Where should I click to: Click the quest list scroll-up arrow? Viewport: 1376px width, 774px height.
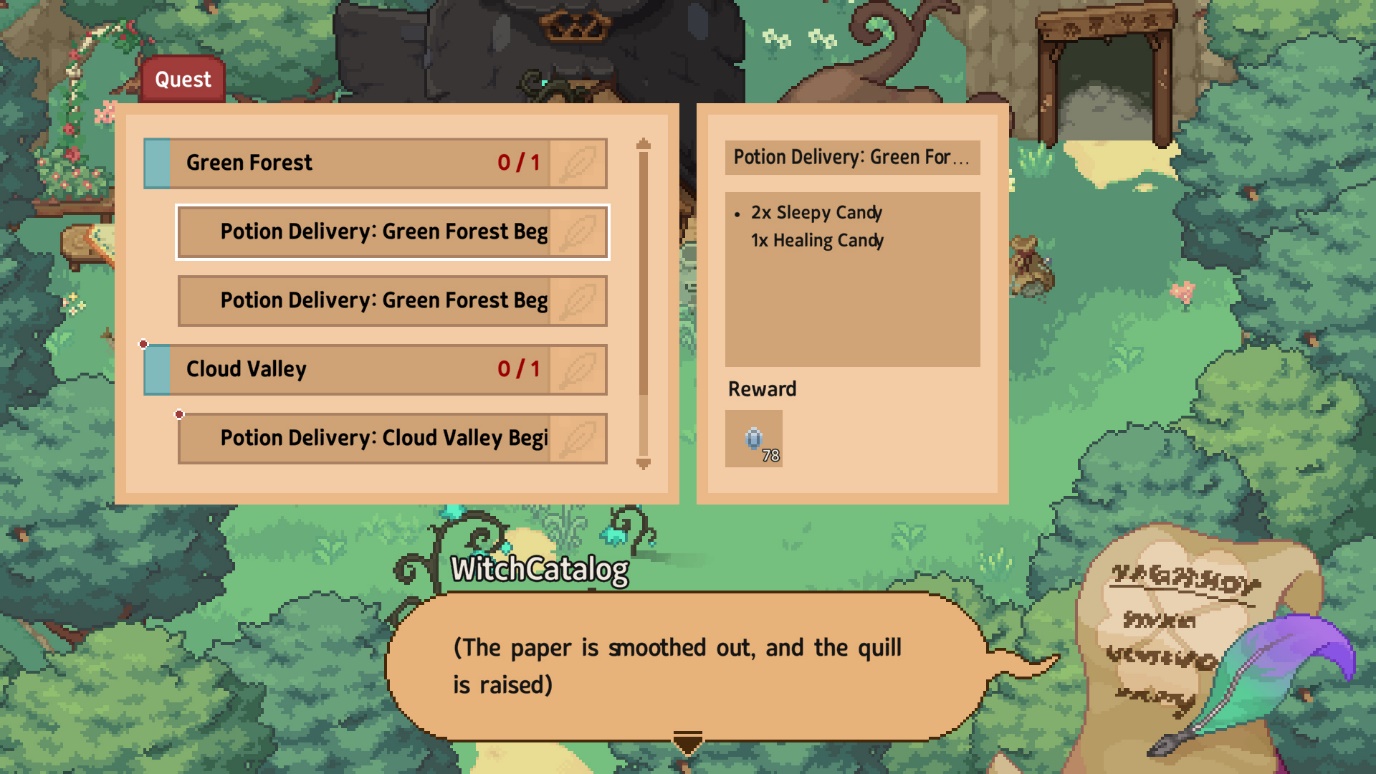point(643,146)
